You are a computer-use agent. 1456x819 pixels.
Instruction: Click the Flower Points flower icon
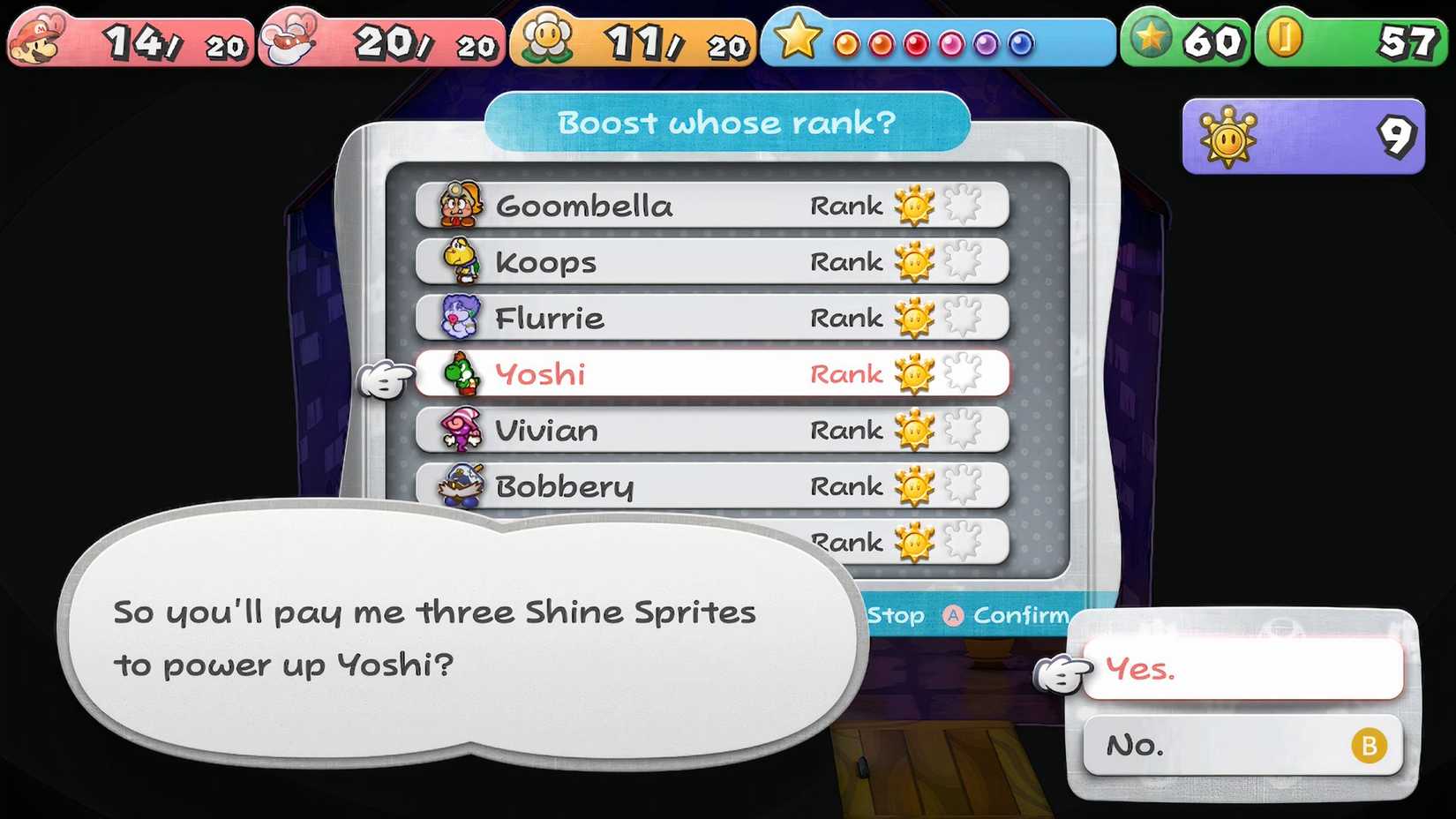(547, 37)
